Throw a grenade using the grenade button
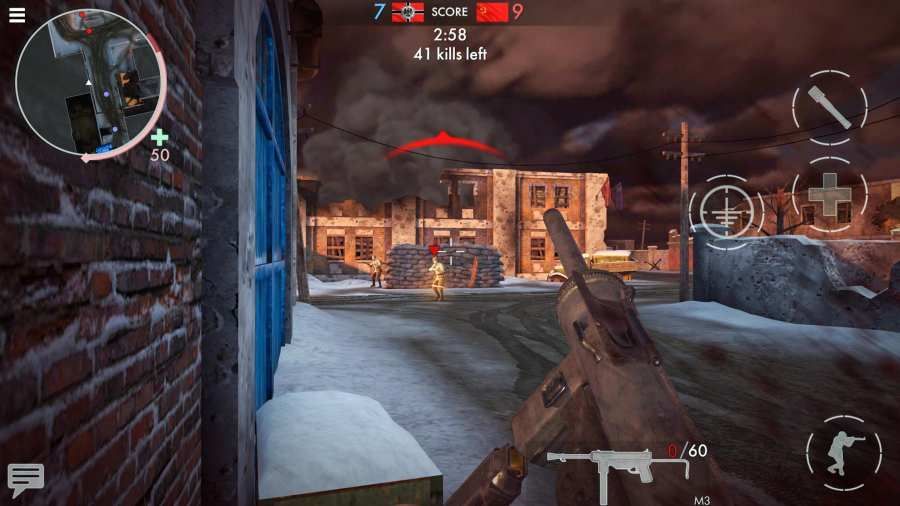900x506 pixels. [829, 105]
